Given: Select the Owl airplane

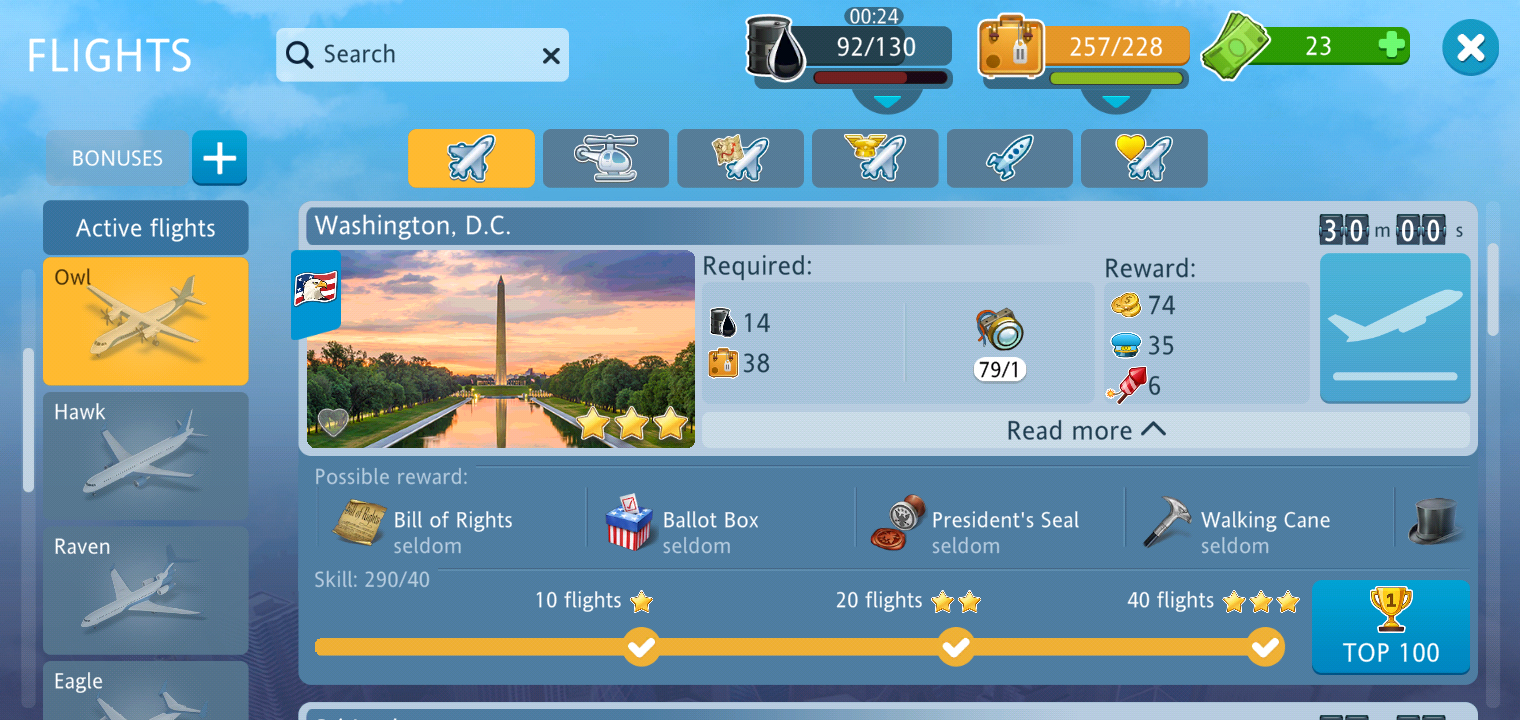Looking at the screenshot, I should click(x=146, y=321).
